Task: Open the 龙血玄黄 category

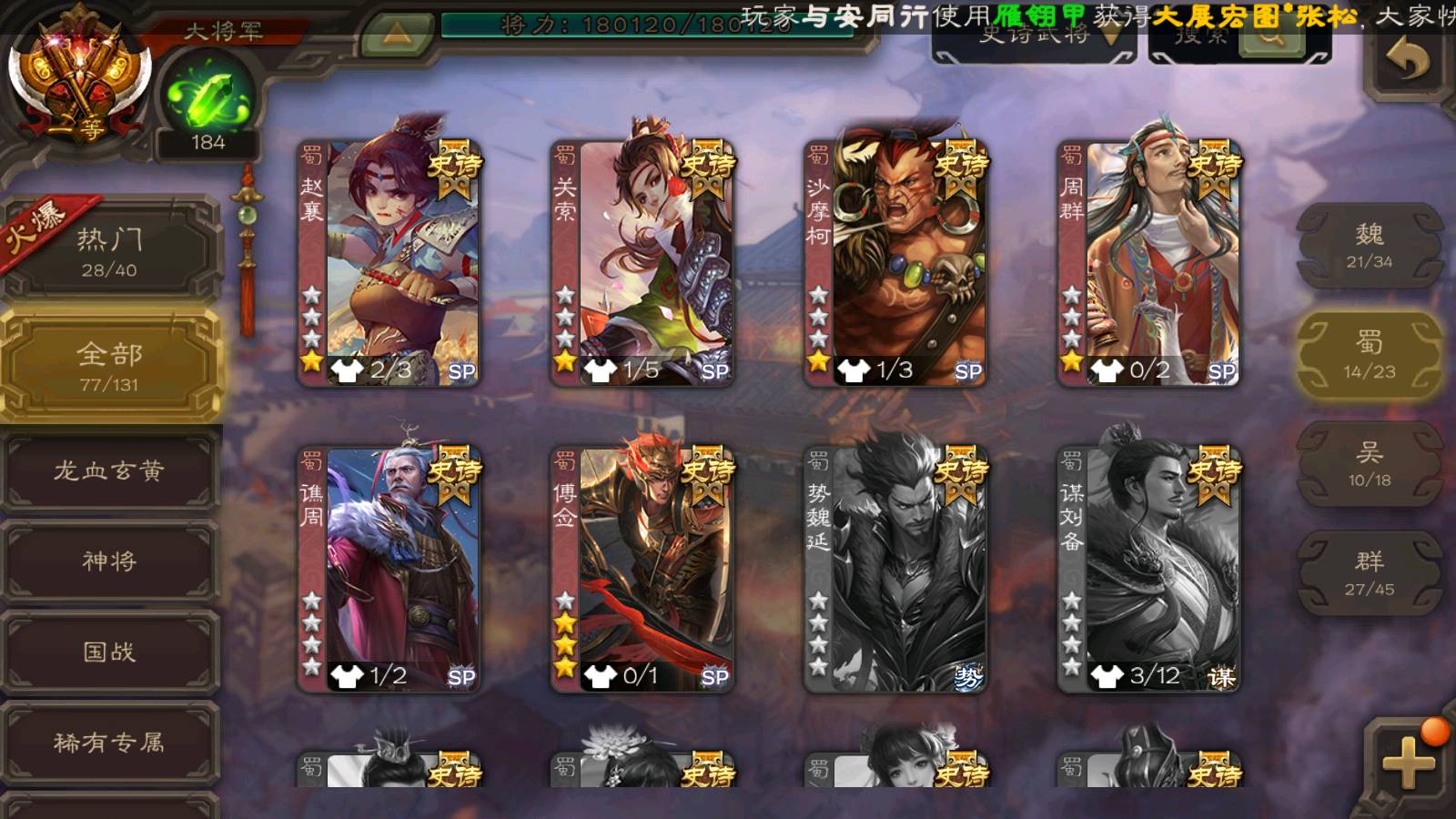Action: [x=110, y=470]
